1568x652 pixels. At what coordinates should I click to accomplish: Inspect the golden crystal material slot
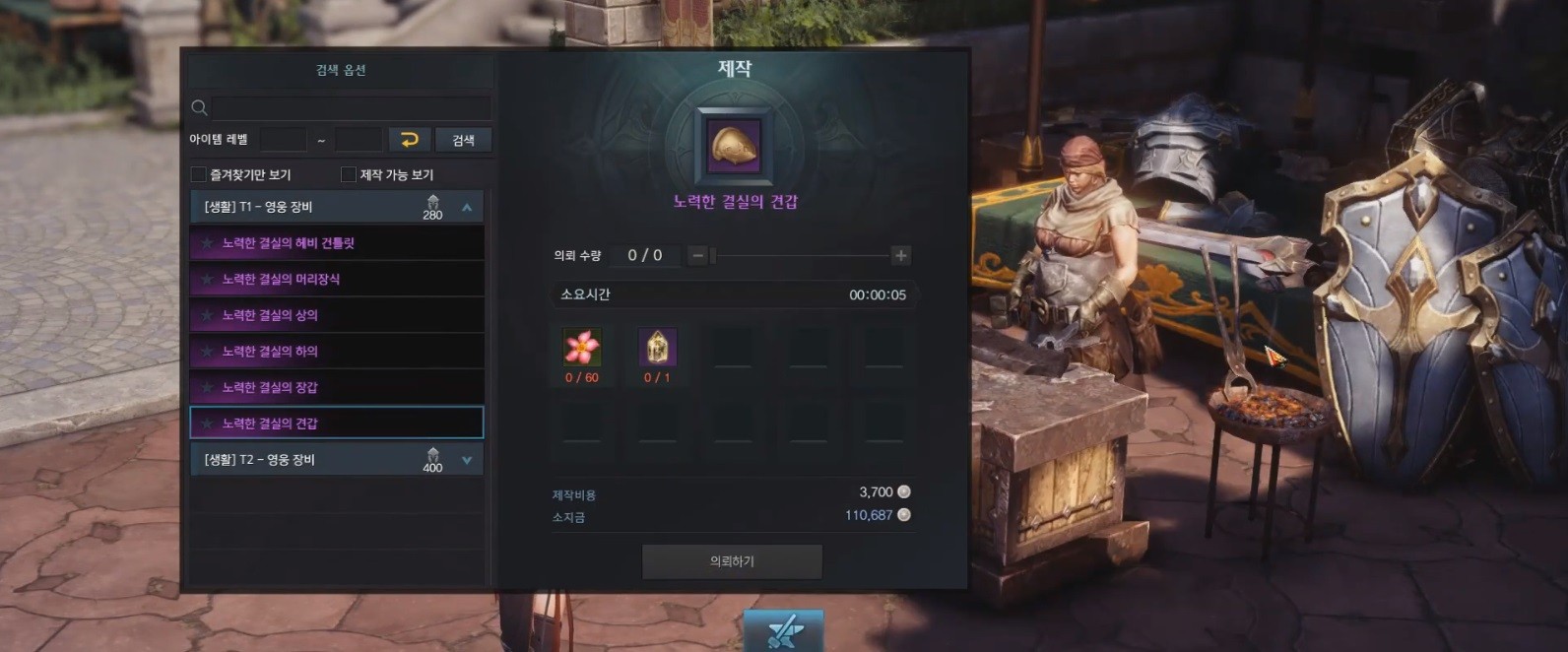click(657, 348)
